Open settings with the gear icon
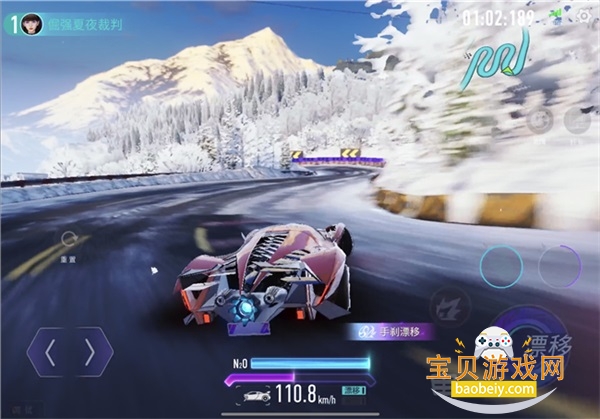The height and width of the screenshot is (419, 600). point(584,16)
